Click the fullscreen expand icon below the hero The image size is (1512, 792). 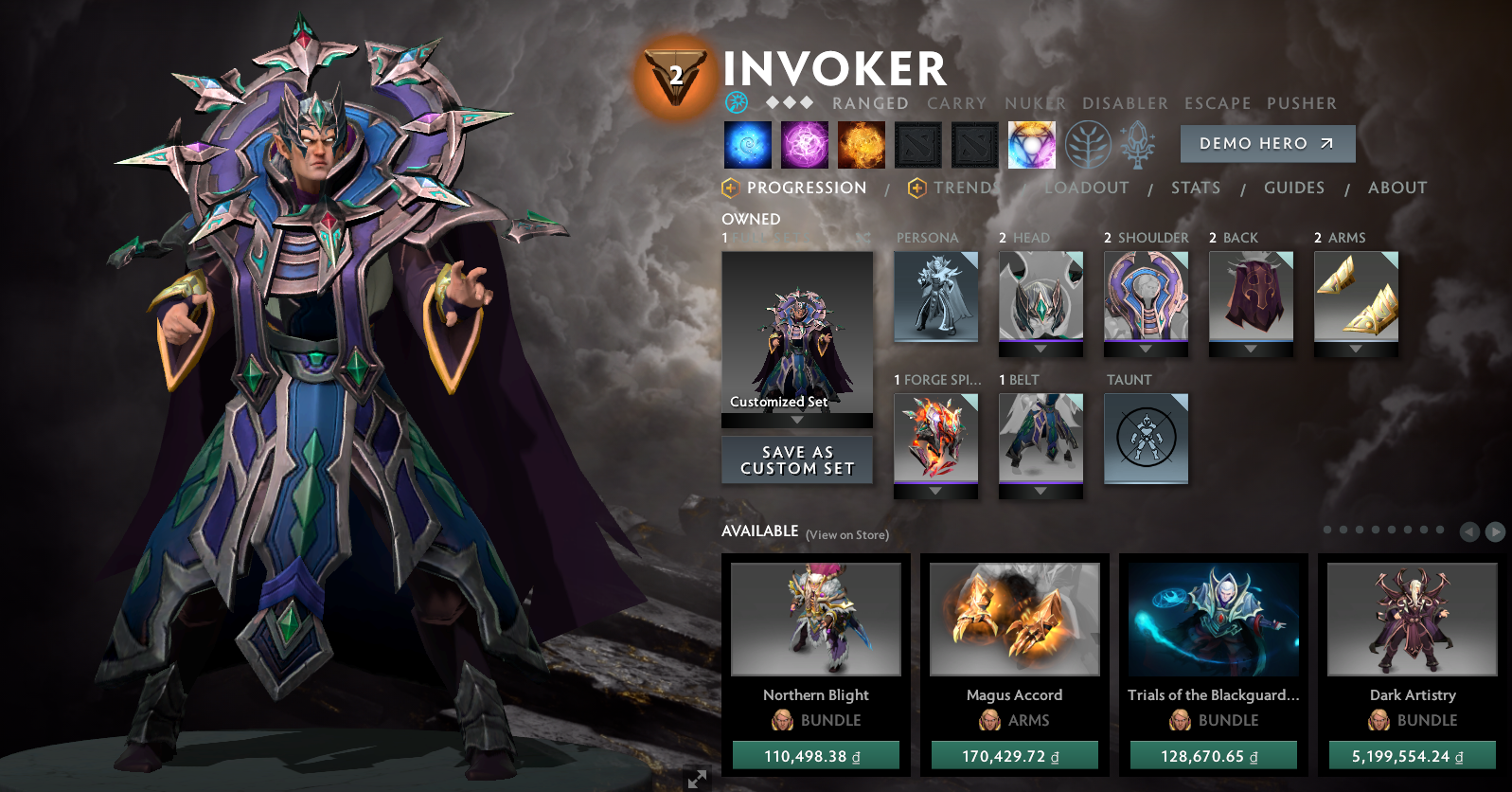(698, 780)
